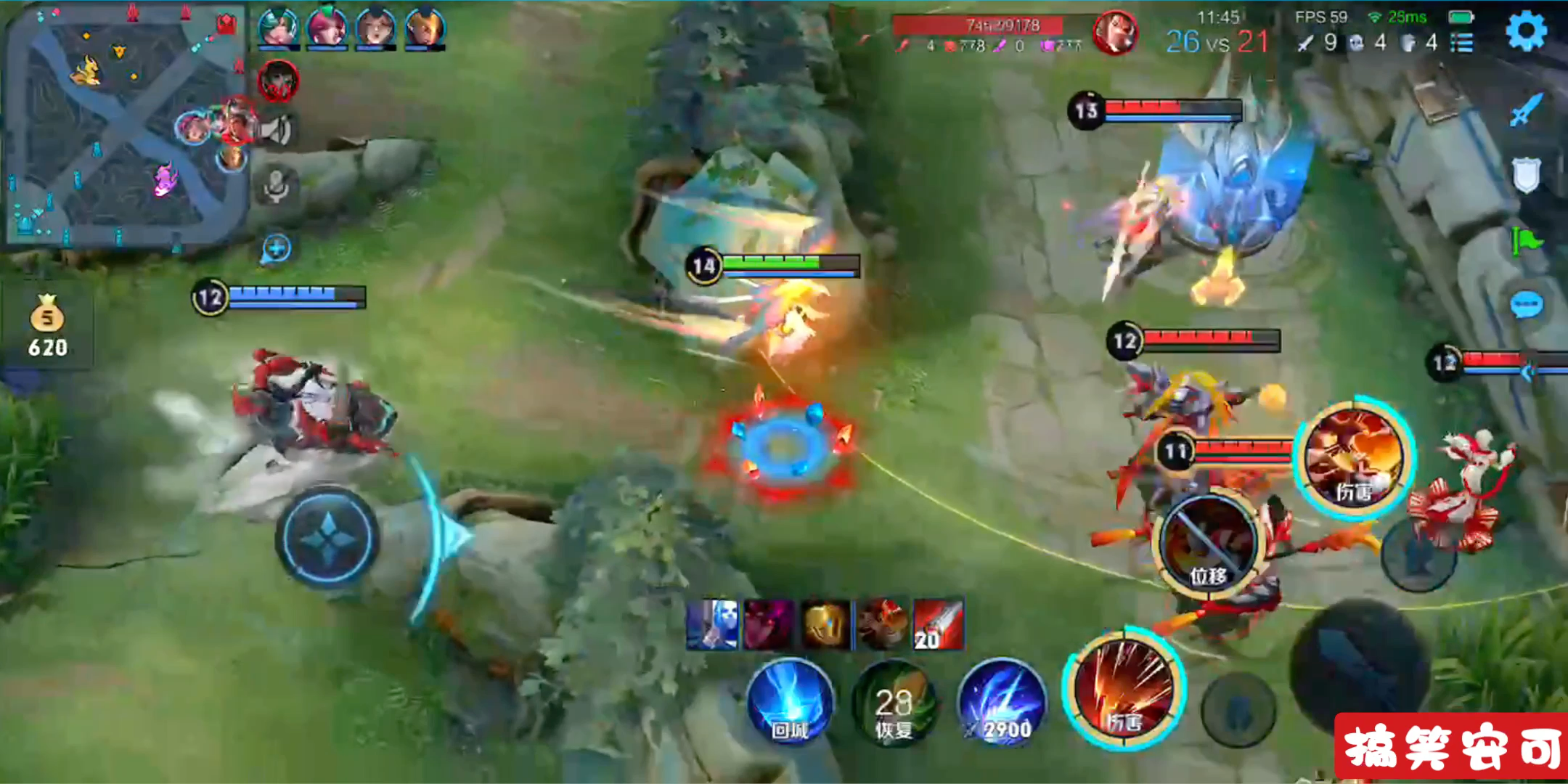
Task: Toggle the speaker voice output
Action: [277, 132]
